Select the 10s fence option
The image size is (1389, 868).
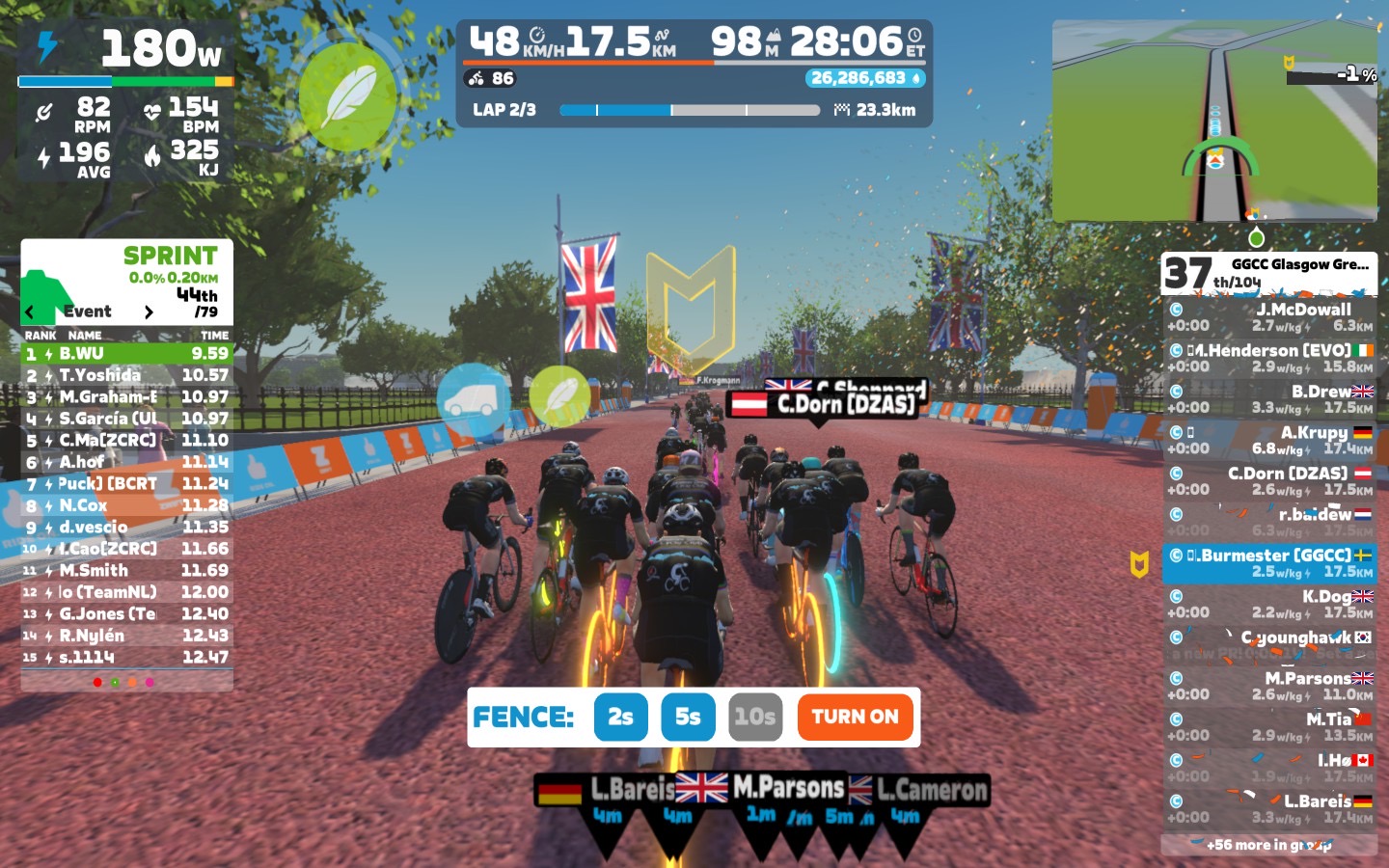tap(754, 717)
